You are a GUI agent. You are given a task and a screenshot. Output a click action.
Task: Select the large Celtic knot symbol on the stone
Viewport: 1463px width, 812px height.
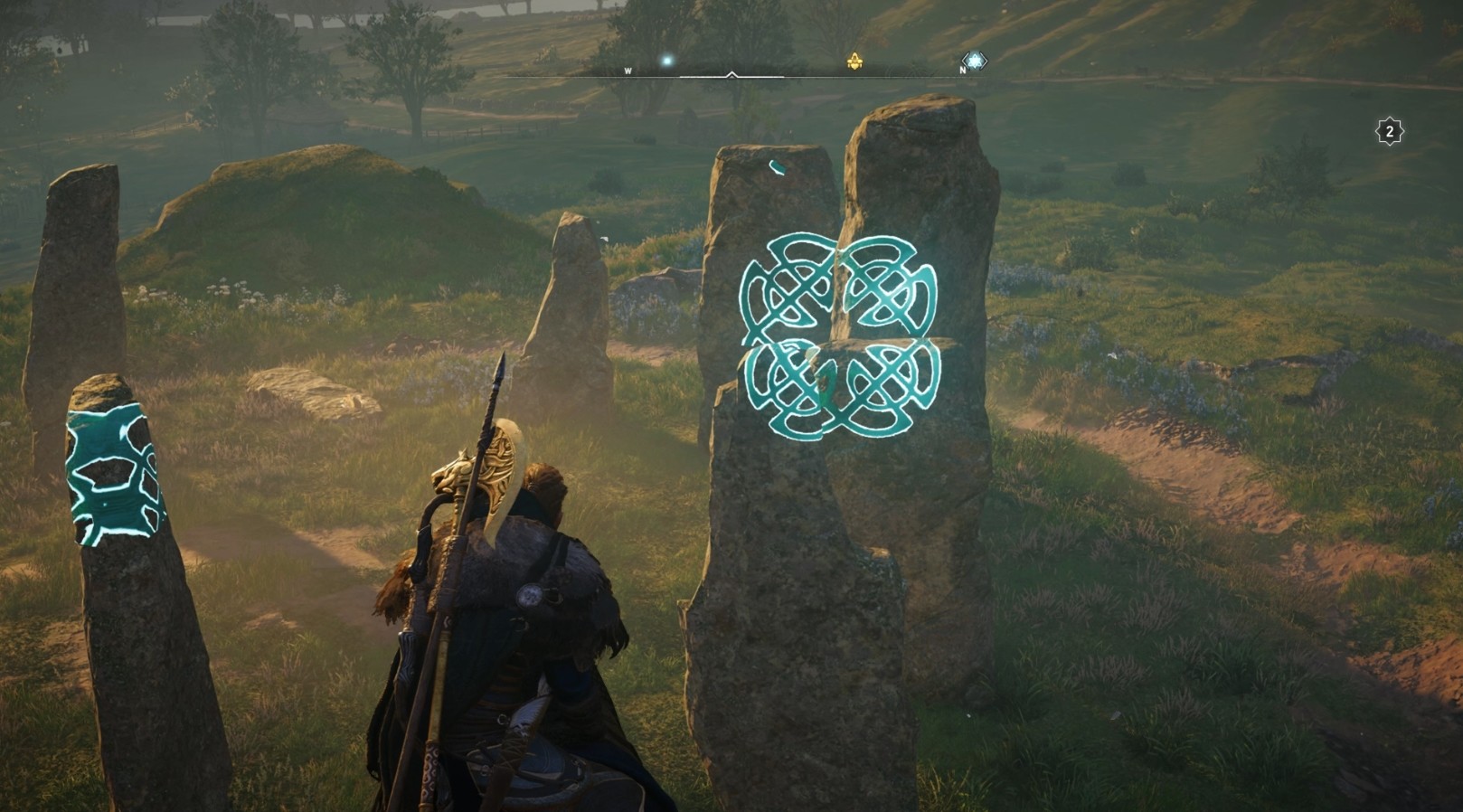pos(841,335)
